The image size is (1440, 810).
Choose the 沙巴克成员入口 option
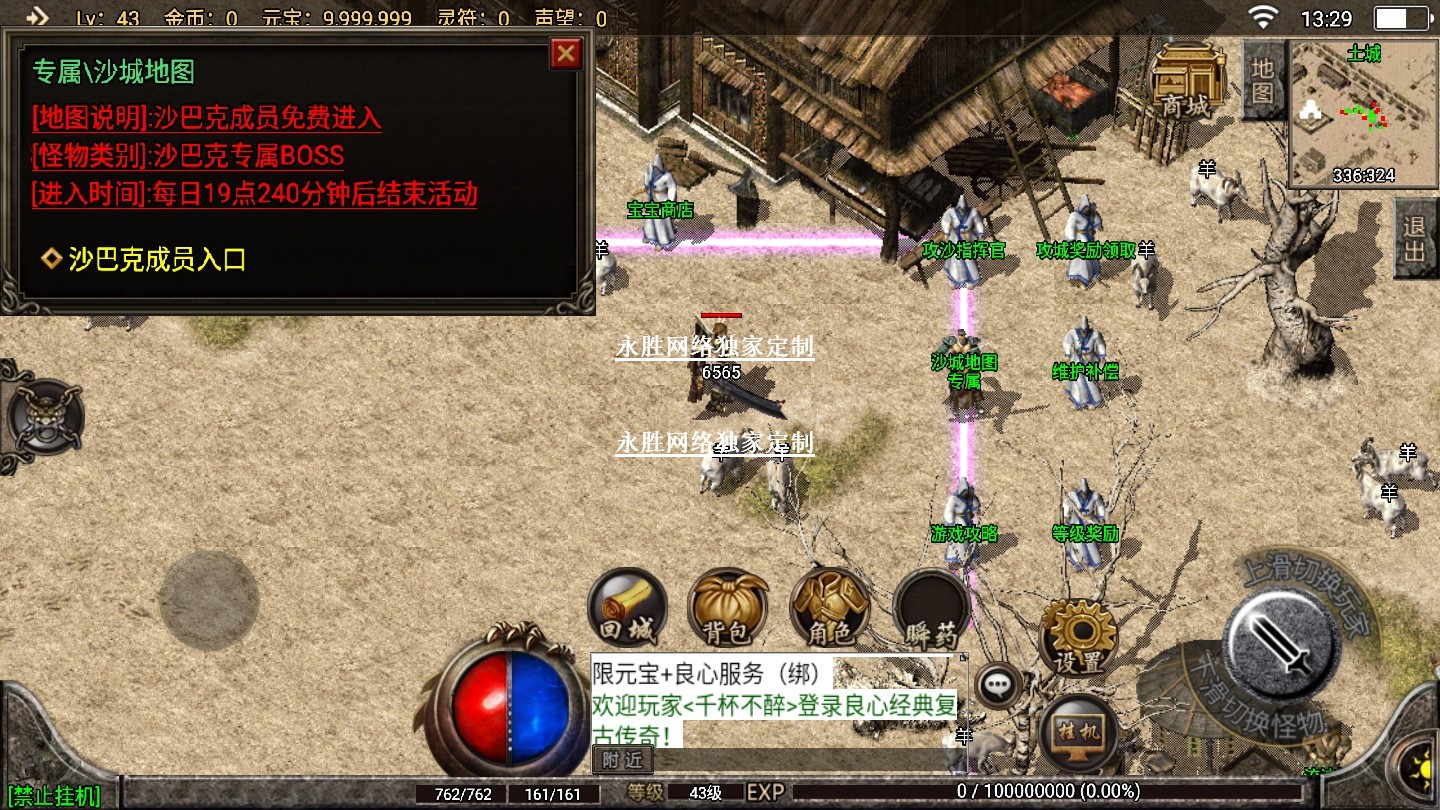click(x=156, y=260)
